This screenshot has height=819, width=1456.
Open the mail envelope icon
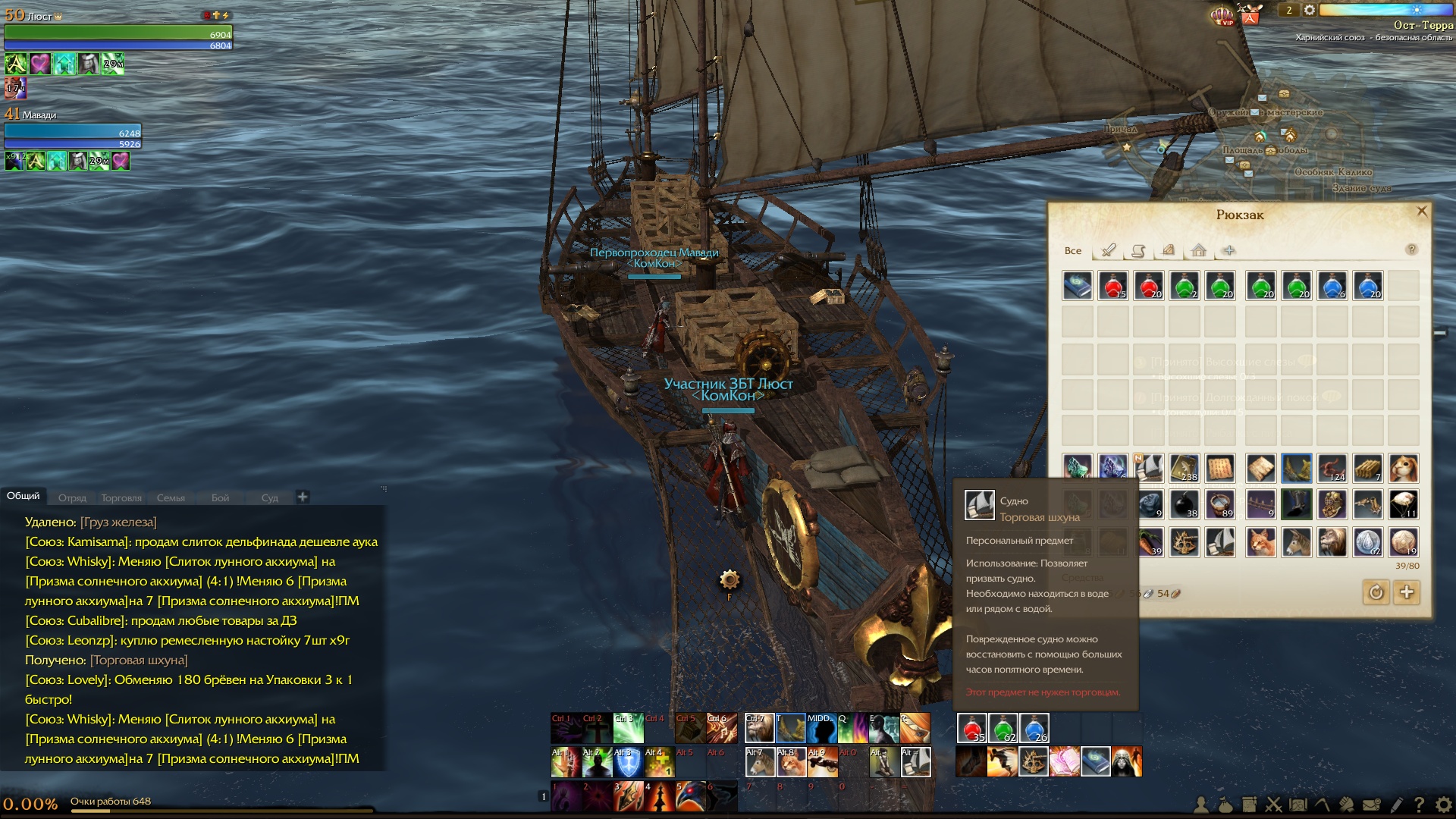click(1371, 805)
